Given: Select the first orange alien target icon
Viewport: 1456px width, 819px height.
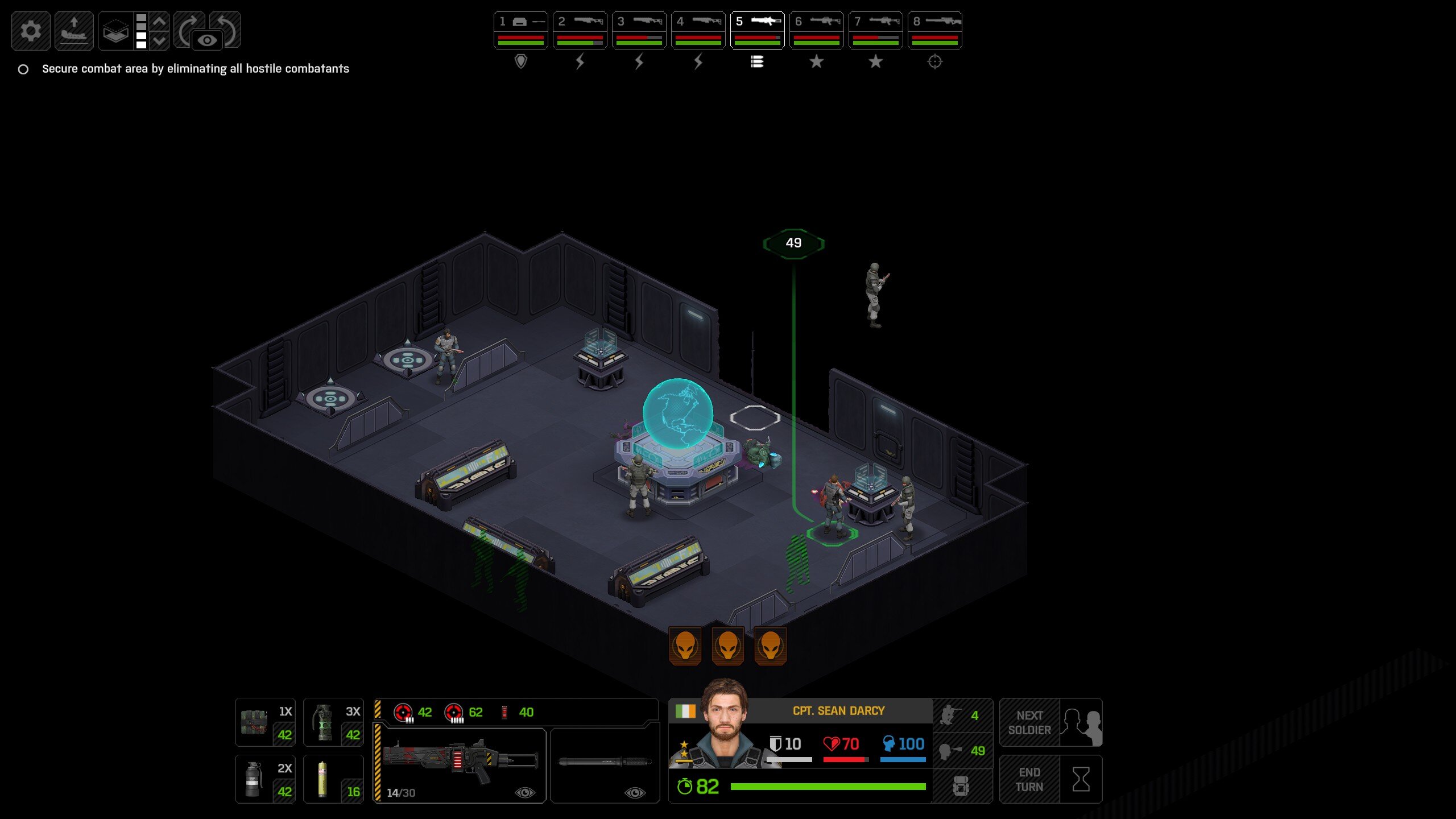Looking at the screenshot, I should point(685,646).
